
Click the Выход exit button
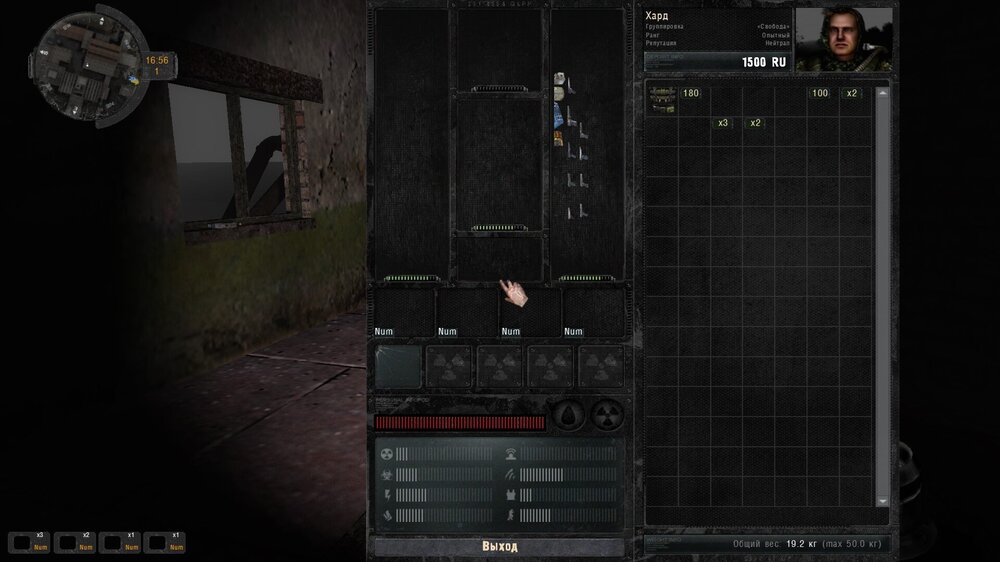(499, 547)
